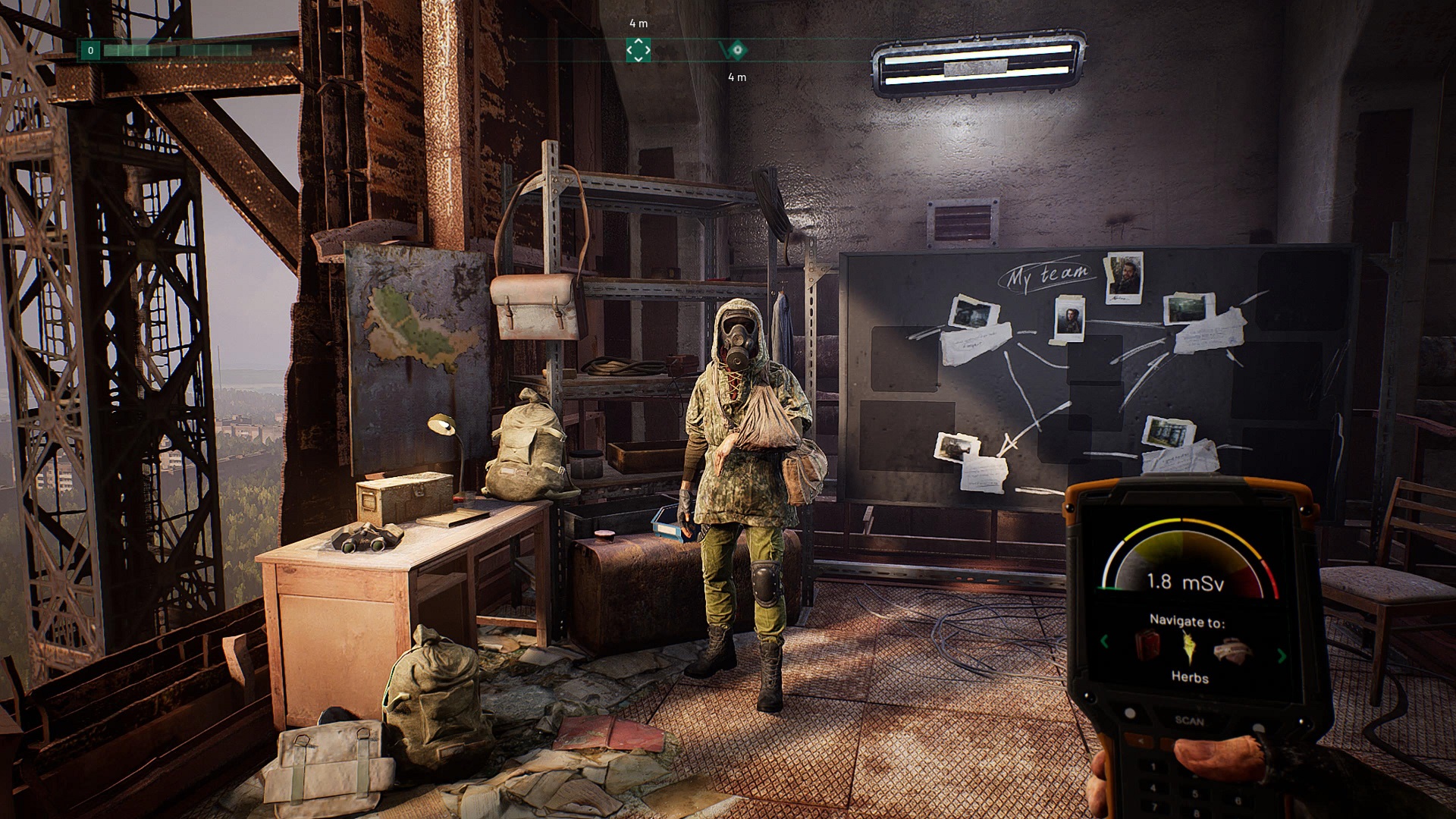
Task: Select the left green arrow on the scanner
Action: (1104, 642)
